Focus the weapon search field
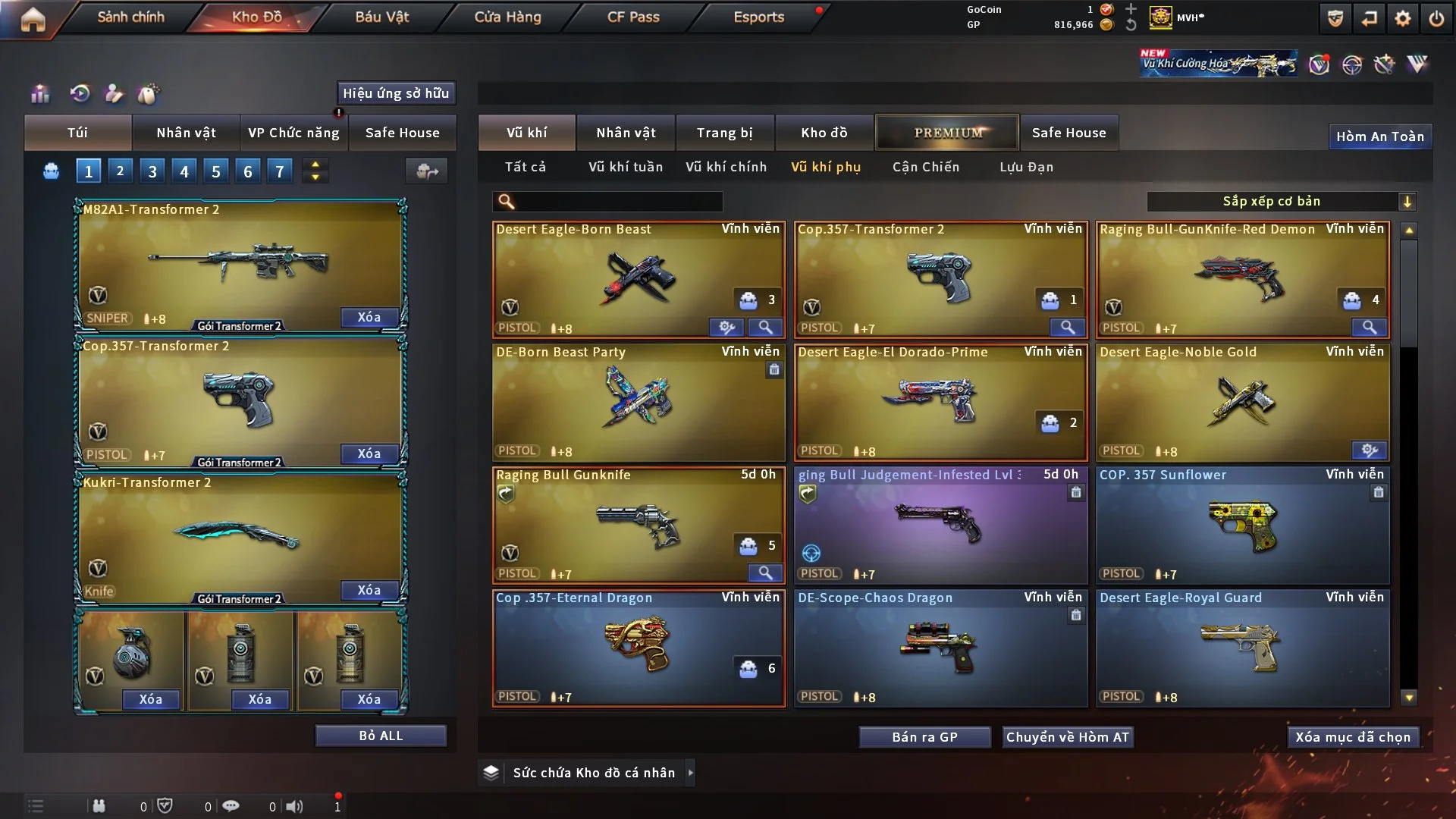The height and width of the screenshot is (819, 1456). [x=618, y=202]
